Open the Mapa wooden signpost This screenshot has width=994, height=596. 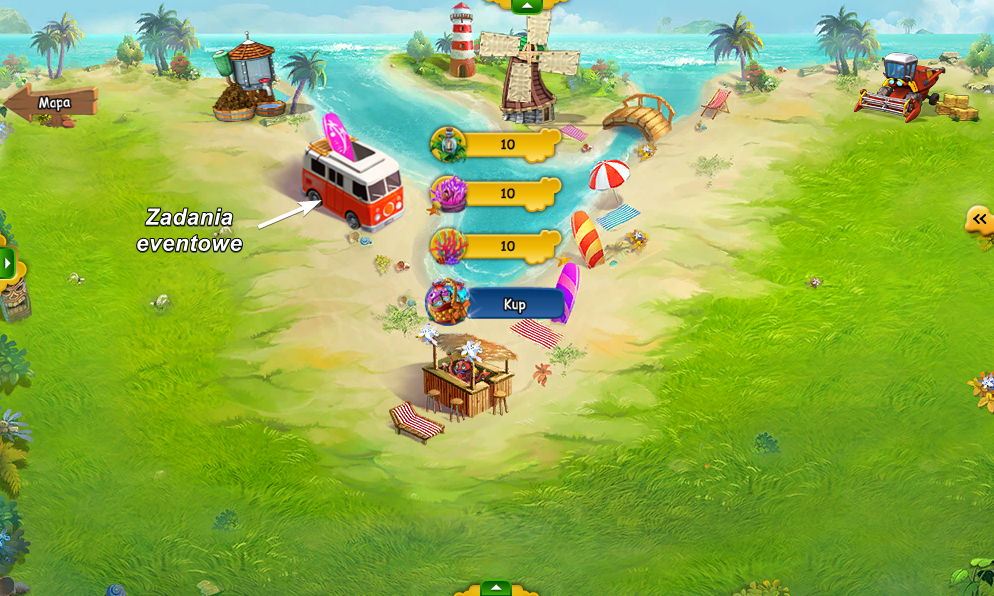tap(50, 103)
